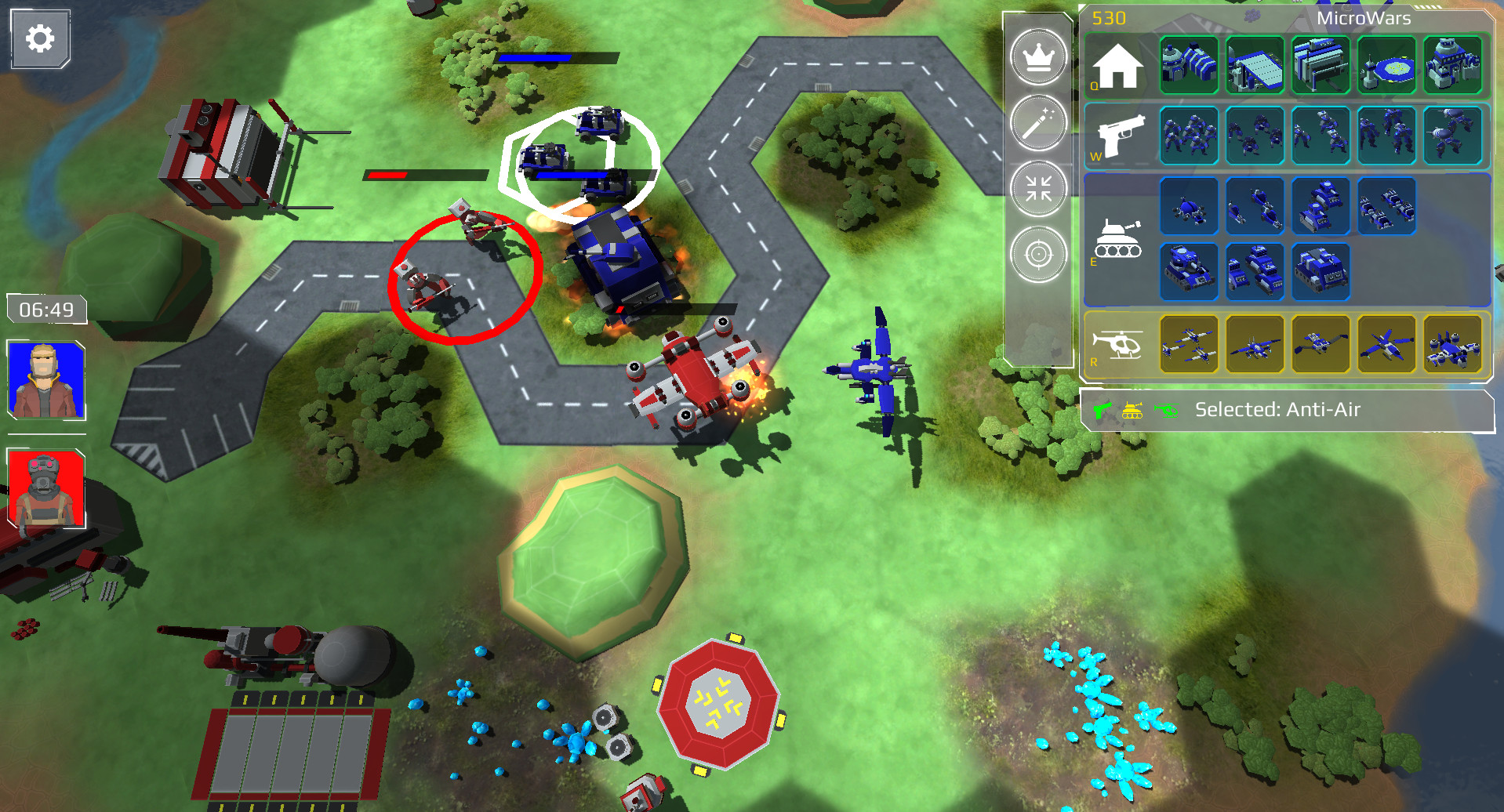Click the crown ranking icon on the toolbar

pos(1037,58)
